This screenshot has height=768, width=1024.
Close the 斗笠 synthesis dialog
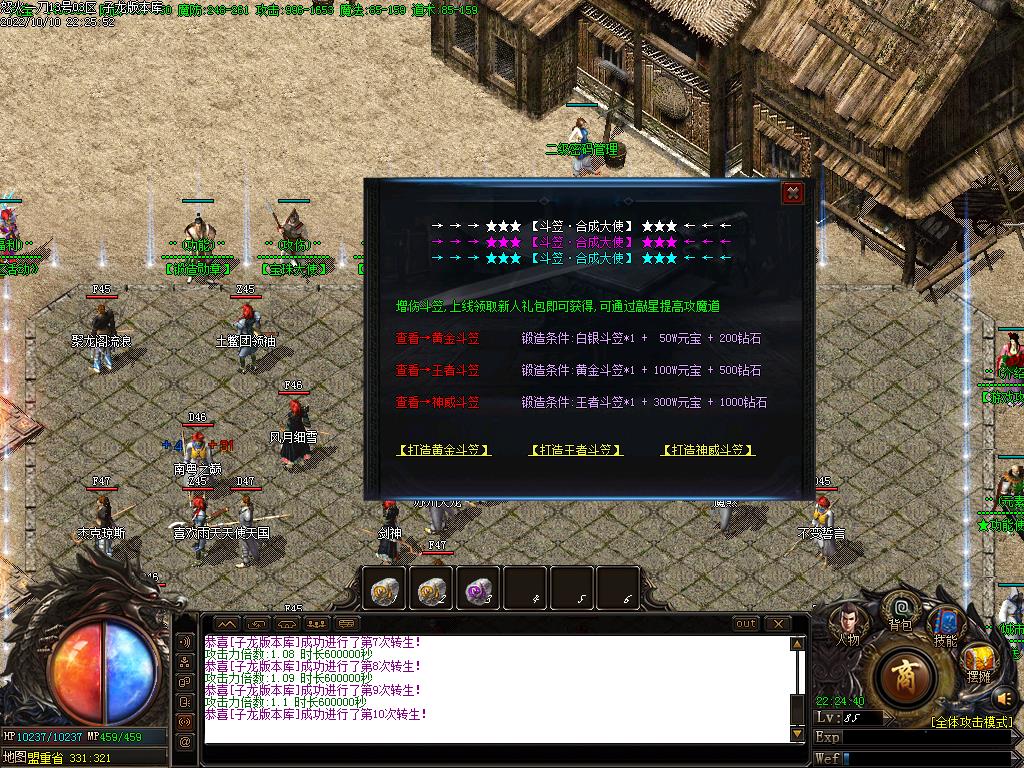point(792,193)
